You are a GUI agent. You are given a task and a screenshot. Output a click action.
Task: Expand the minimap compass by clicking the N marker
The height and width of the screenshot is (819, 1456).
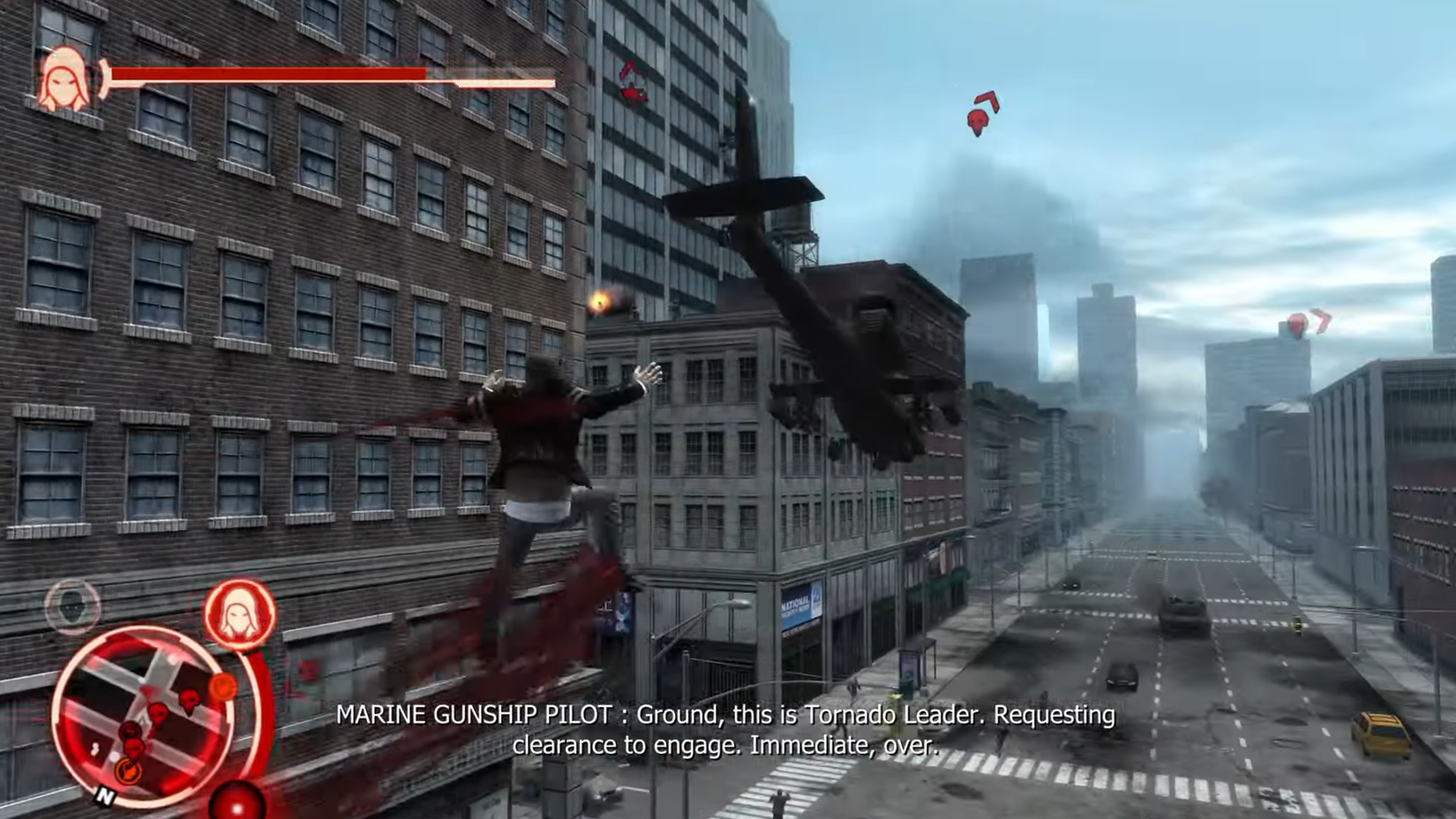(x=106, y=795)
